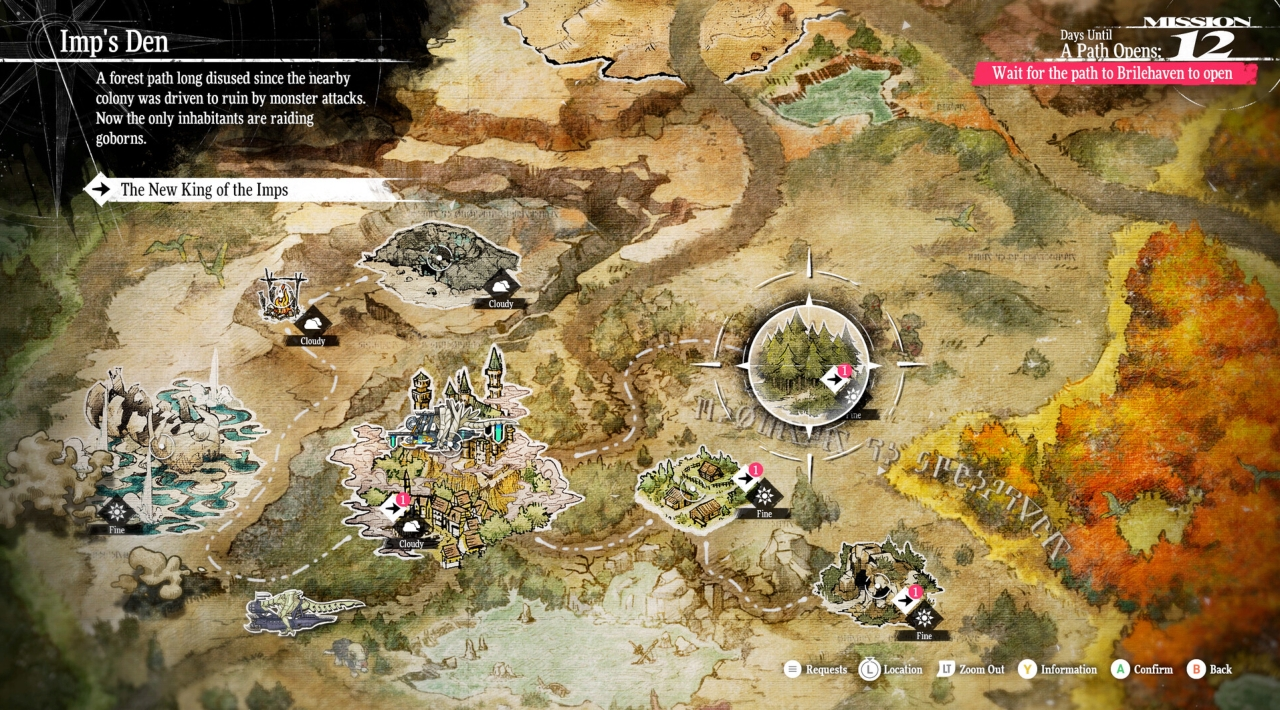
Task: Click the Brilehaven path objective banner
Action: pyautogui.click(x=1111, y=74)
